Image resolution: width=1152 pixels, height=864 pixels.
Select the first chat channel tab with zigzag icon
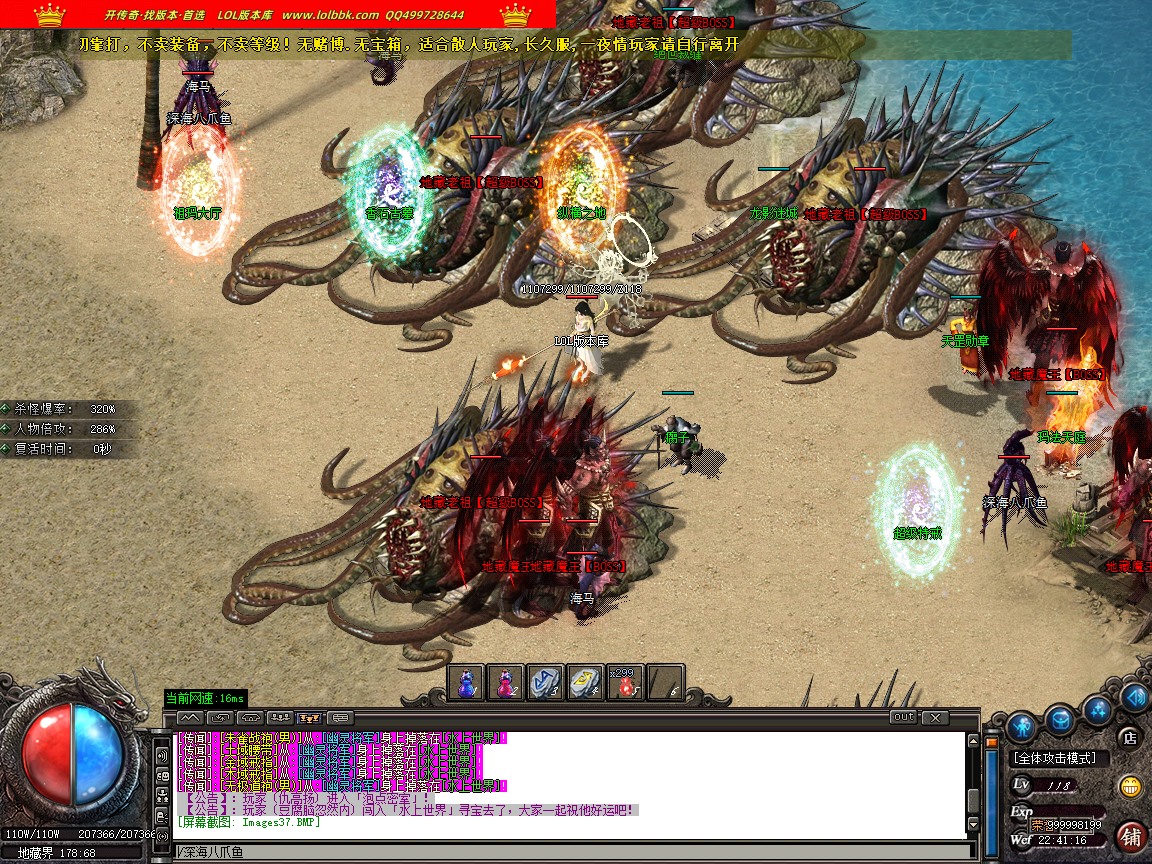191,718
